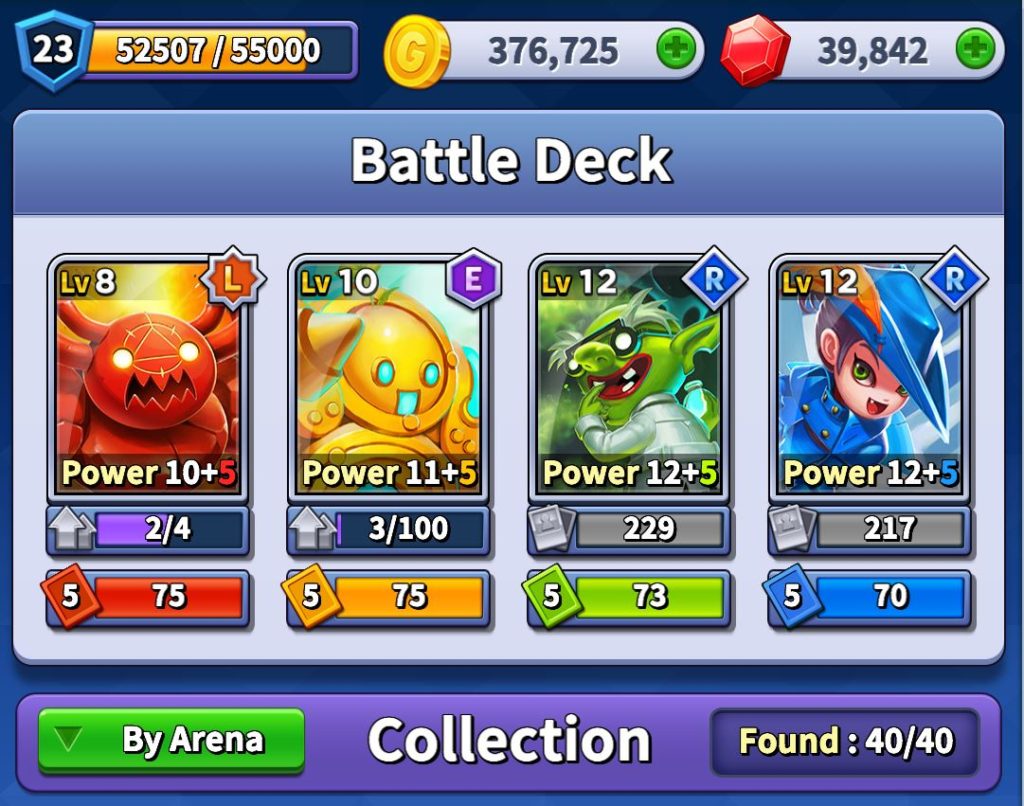Add more gold with the plus button
1024x806 pixels.
pos(675,49)
